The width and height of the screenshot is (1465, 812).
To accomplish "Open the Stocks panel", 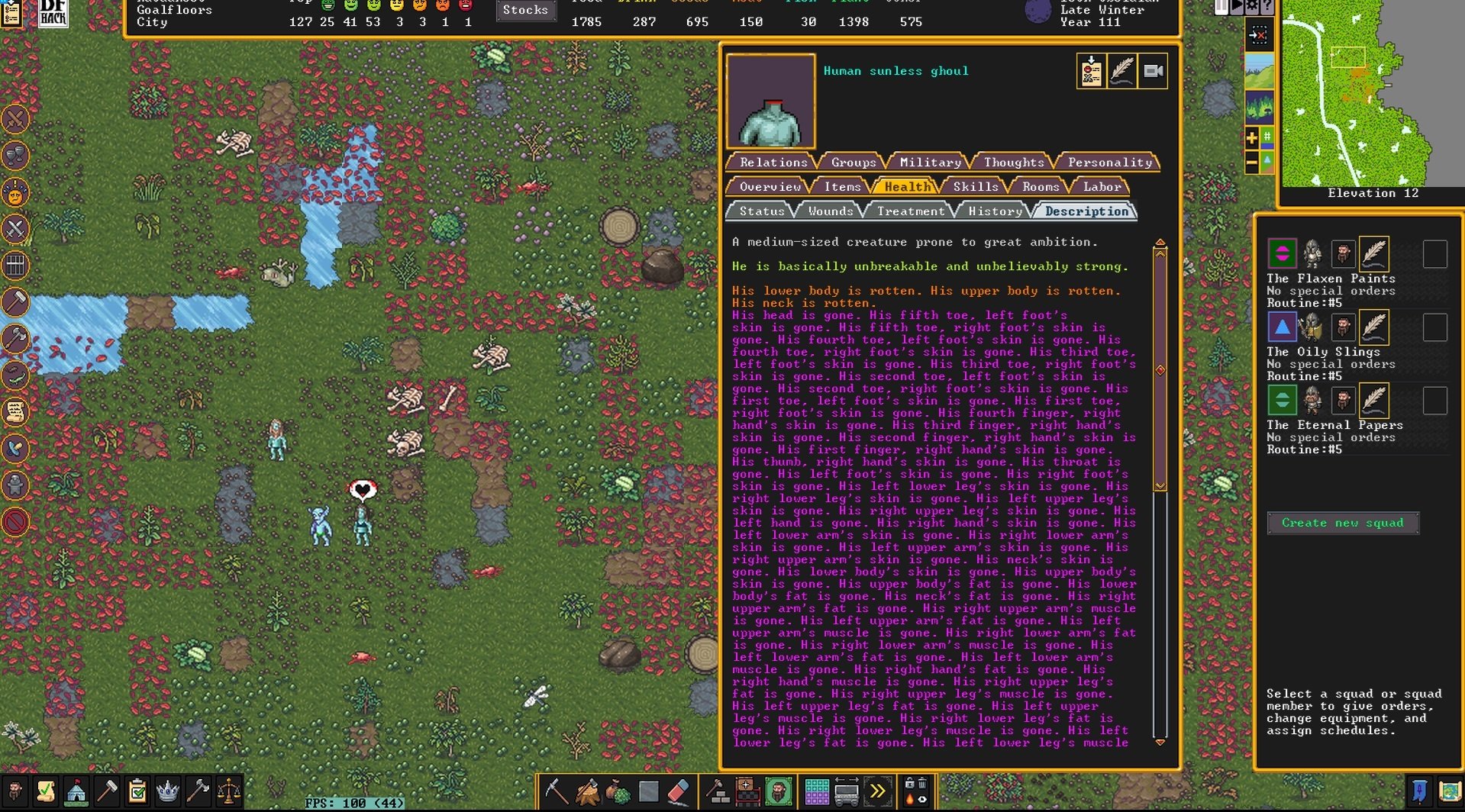I will click(x=525, y=10).
